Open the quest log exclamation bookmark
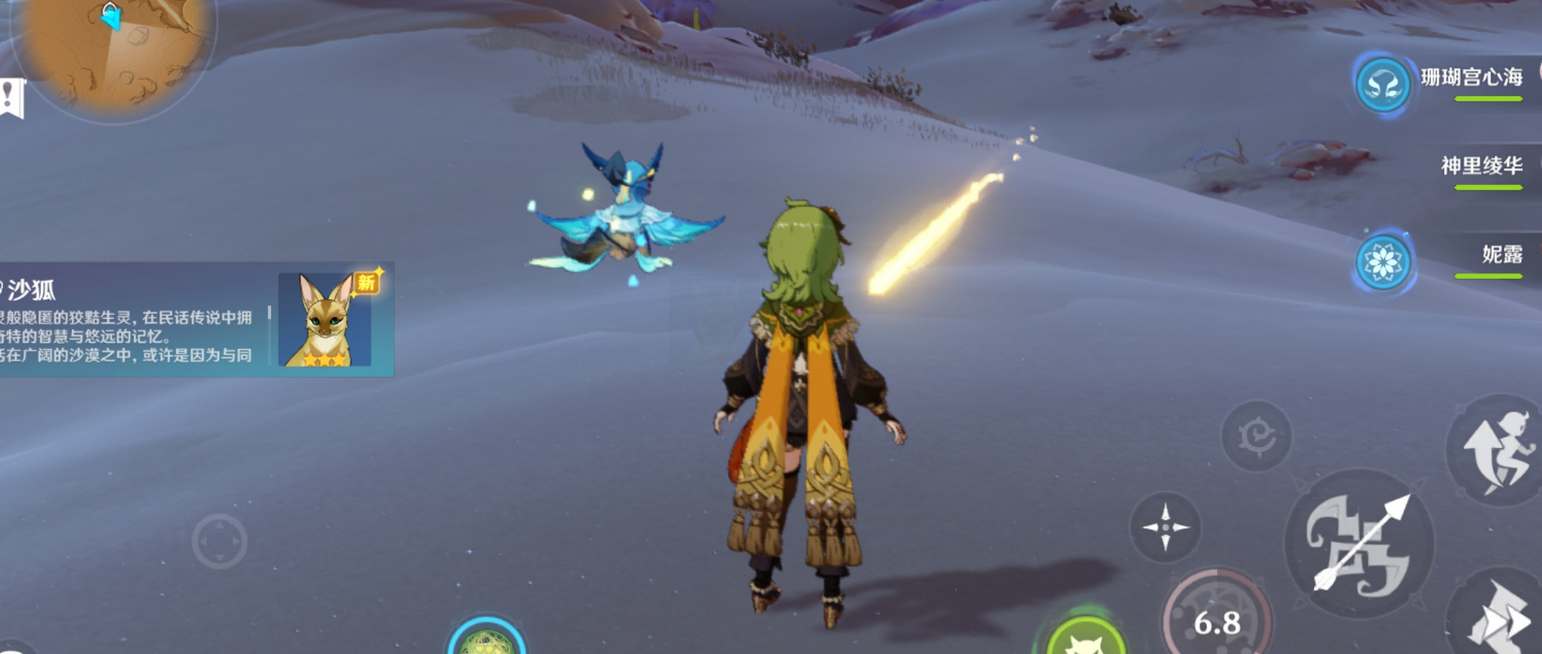 (11, 98)
